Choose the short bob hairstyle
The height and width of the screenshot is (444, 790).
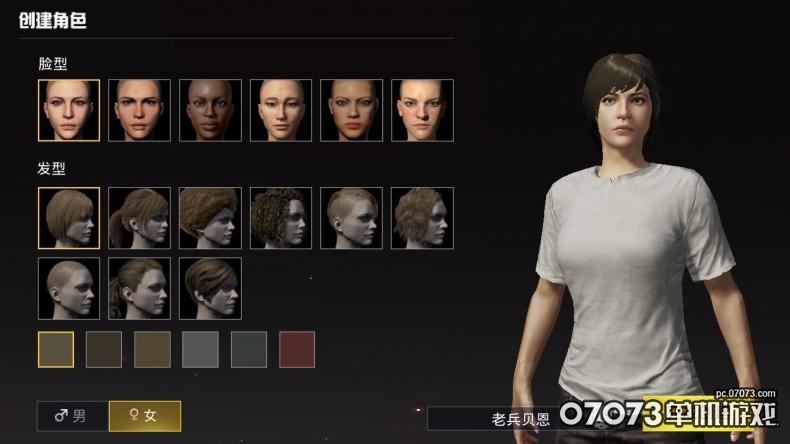tap(69, 218)
